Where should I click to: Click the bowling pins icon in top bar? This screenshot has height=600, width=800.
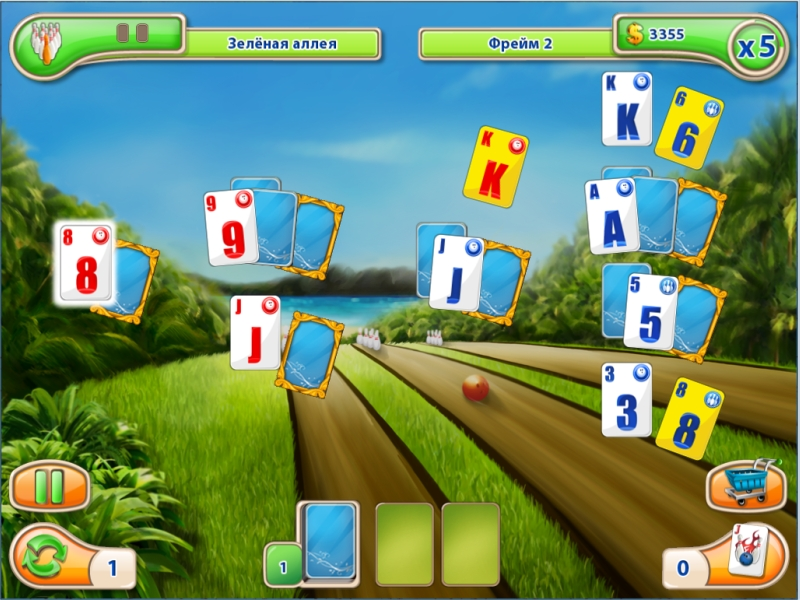click(x=45, y=43)
